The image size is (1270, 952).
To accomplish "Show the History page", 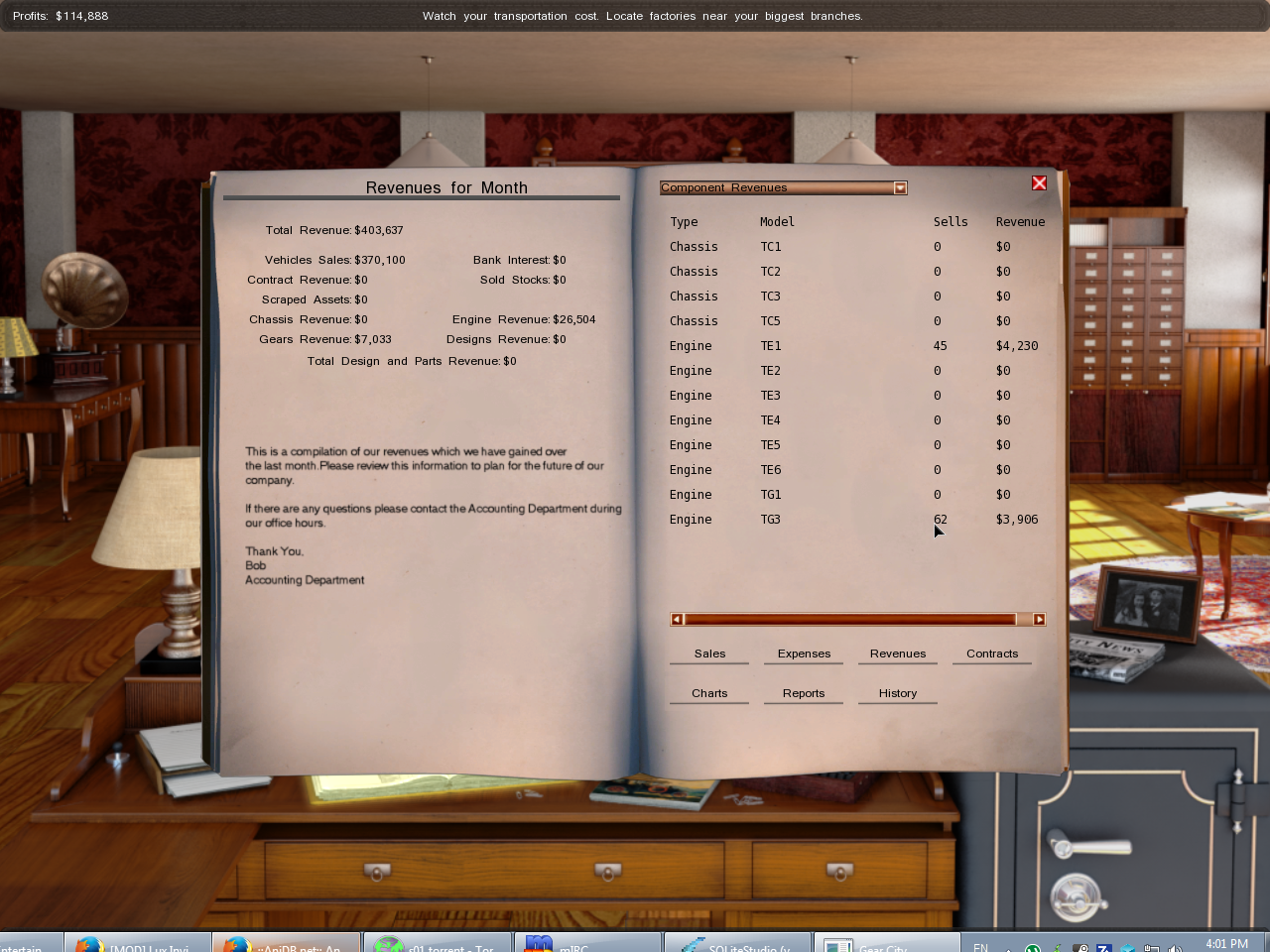I will click(x=897, y=693).
